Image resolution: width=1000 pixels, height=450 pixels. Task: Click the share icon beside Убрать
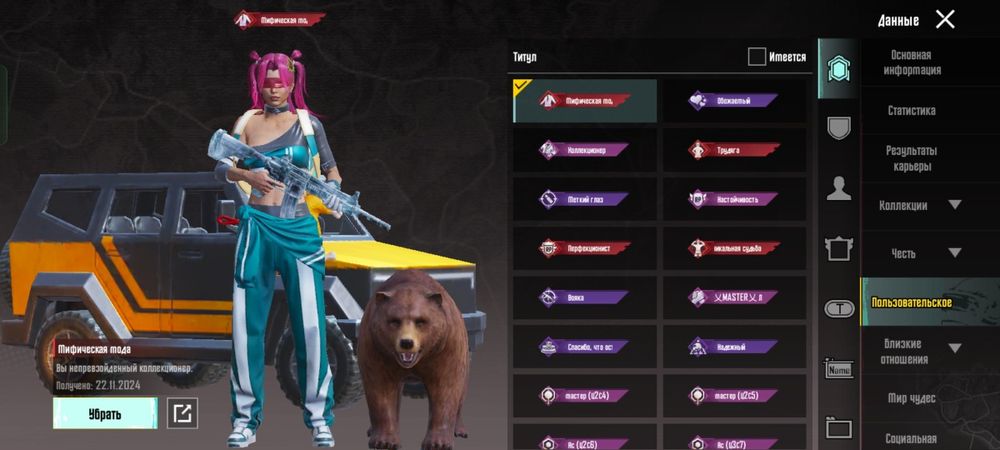pyautogui.click(x=182, y=413)
